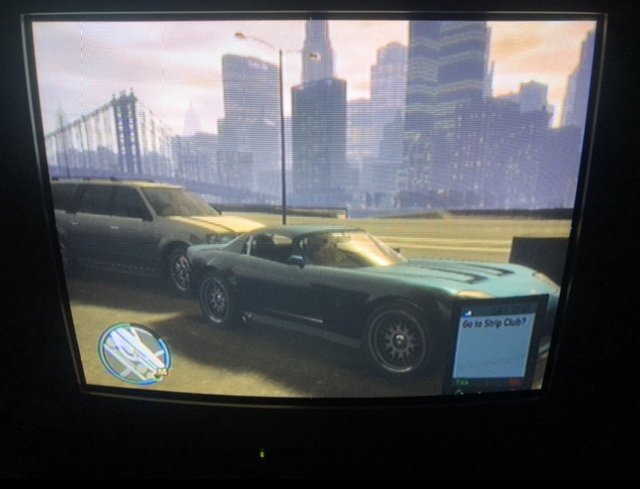Screen dimensions: 640x489
Task: Choose No on the phone prompt
Action: coord(514,382)
